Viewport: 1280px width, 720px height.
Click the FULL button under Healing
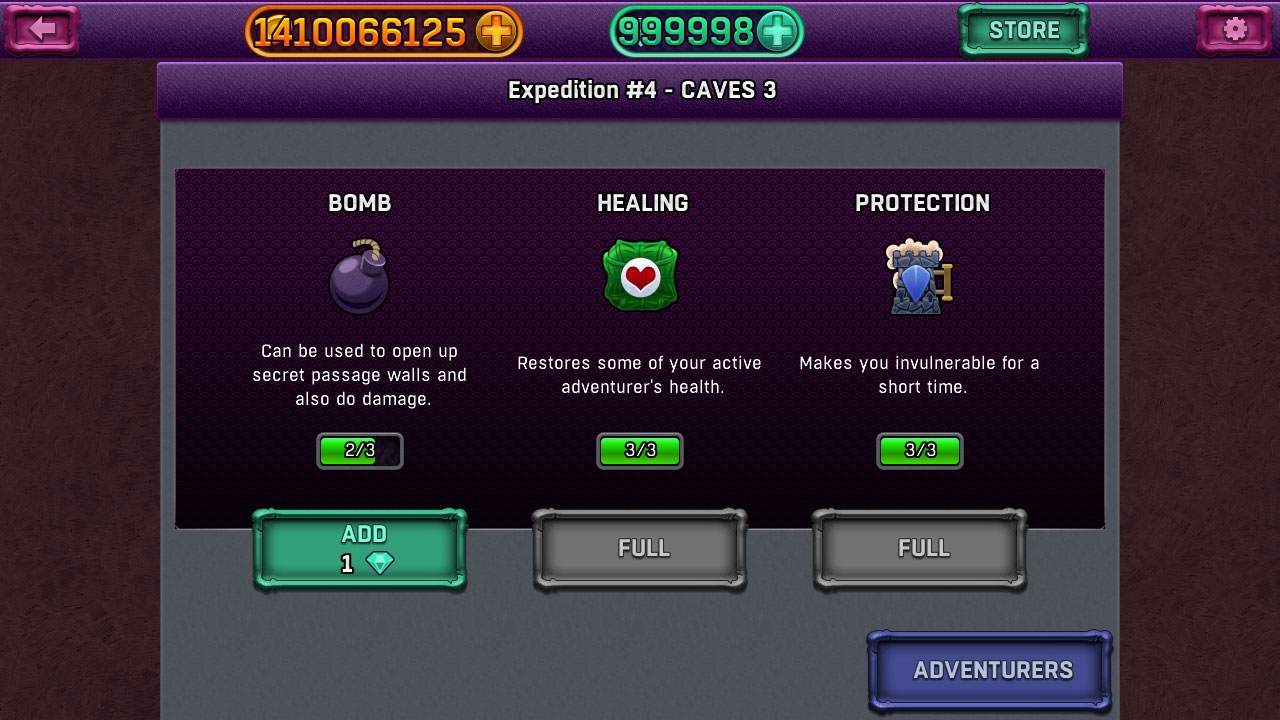pyautogui.click(x=640, y=549)
